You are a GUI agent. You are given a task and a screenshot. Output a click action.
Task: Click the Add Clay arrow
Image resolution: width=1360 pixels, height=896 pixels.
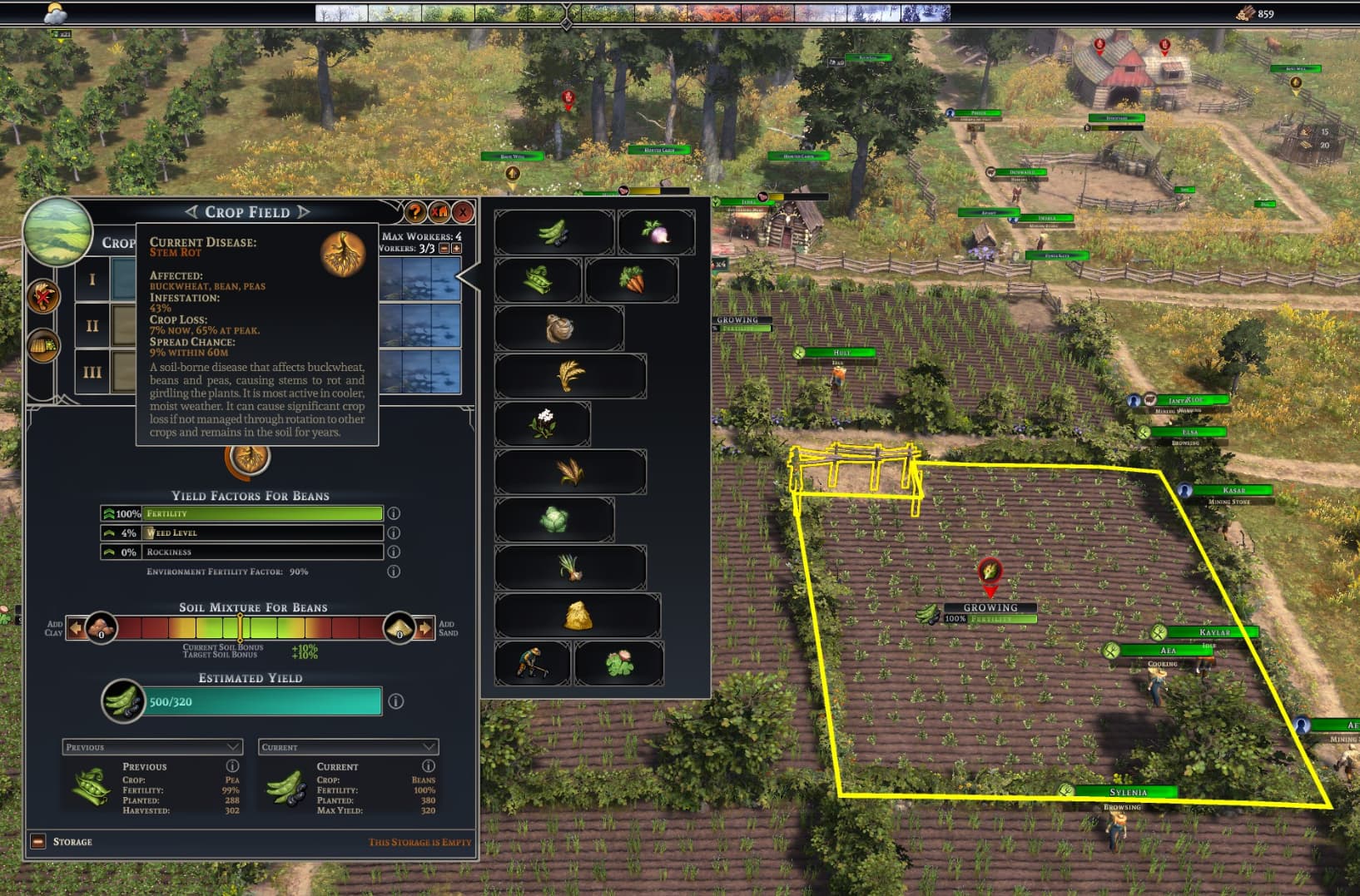pyautogui.click(x=75, y=628)
